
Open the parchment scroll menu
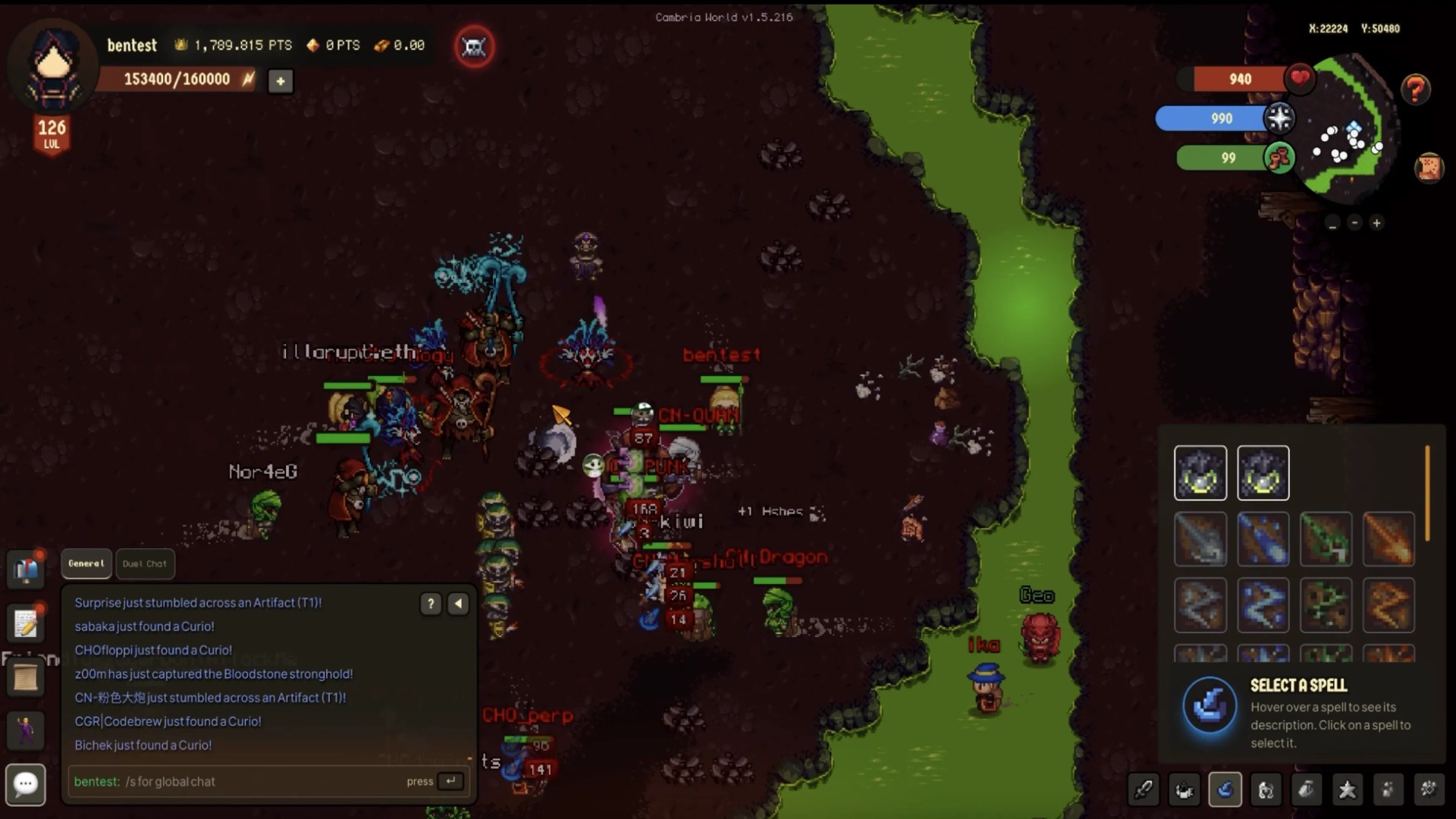pos(26,677)
